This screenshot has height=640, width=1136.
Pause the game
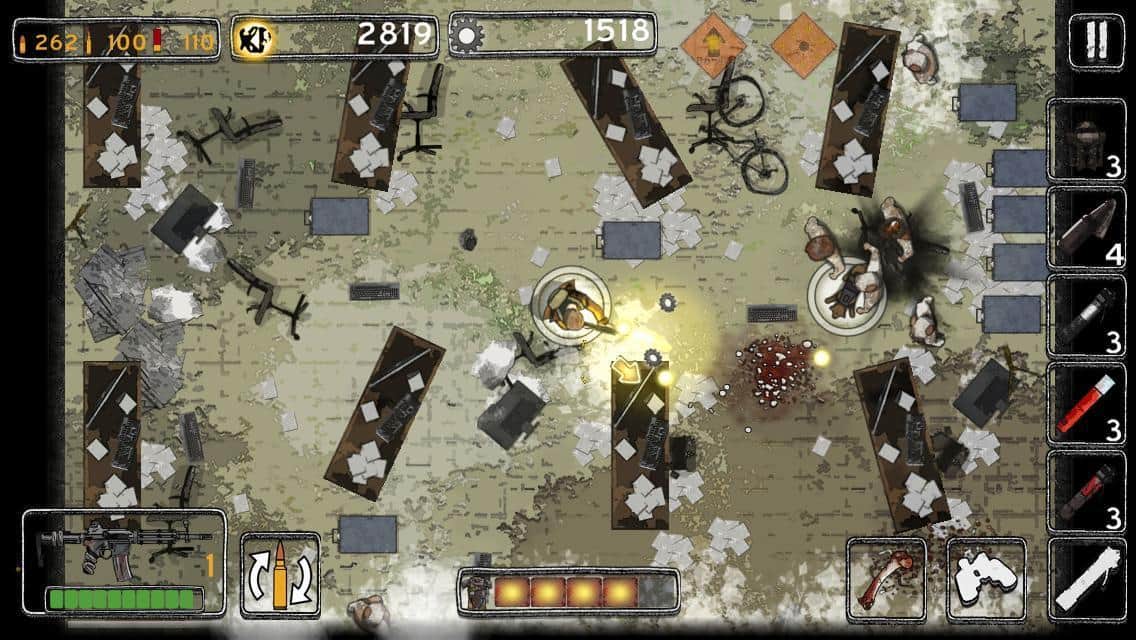click(x=1096, y=41)
